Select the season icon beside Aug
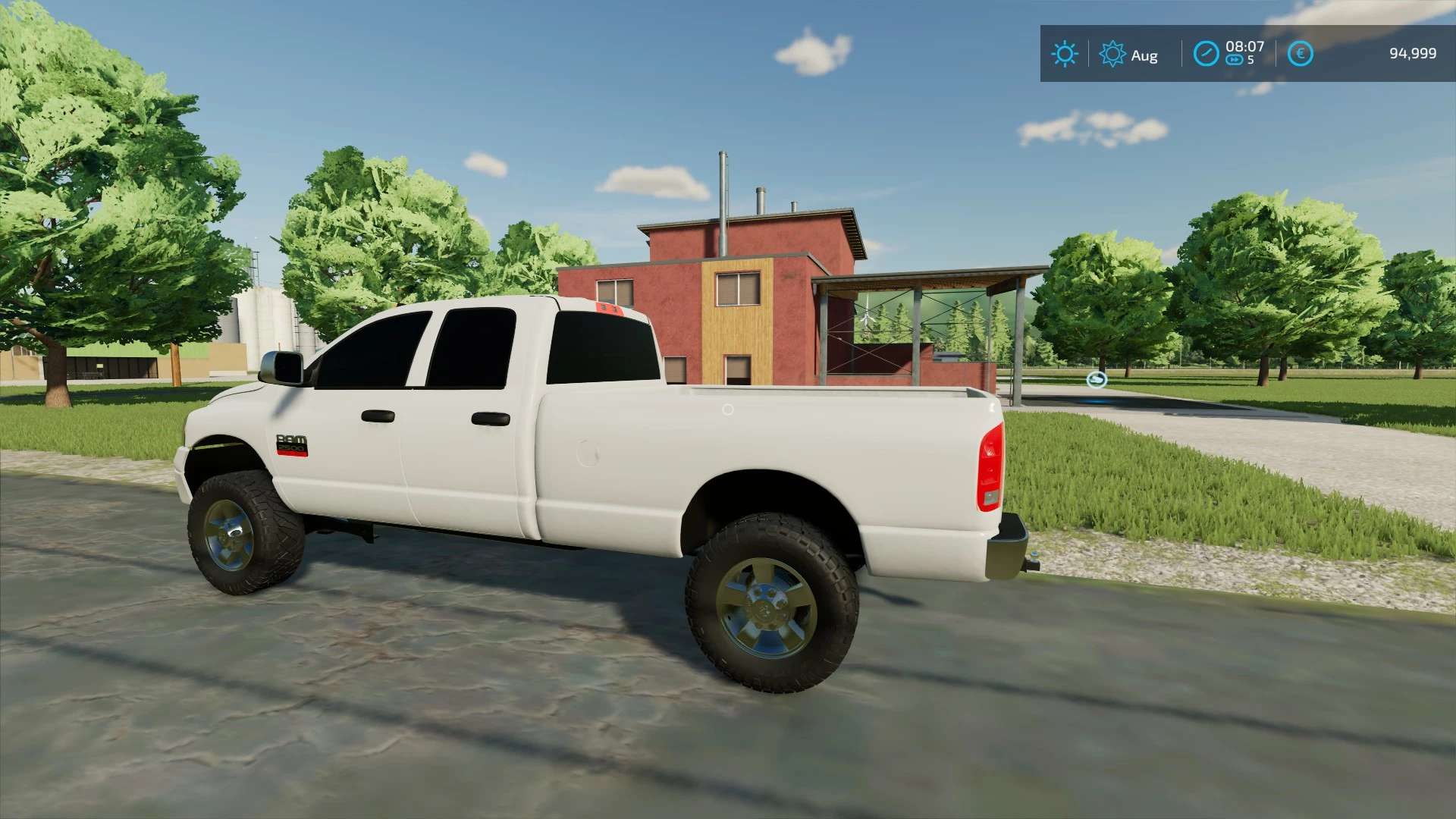This screenshot has width=1456, height=819. pyautogui.click(x=1112, y=54)
